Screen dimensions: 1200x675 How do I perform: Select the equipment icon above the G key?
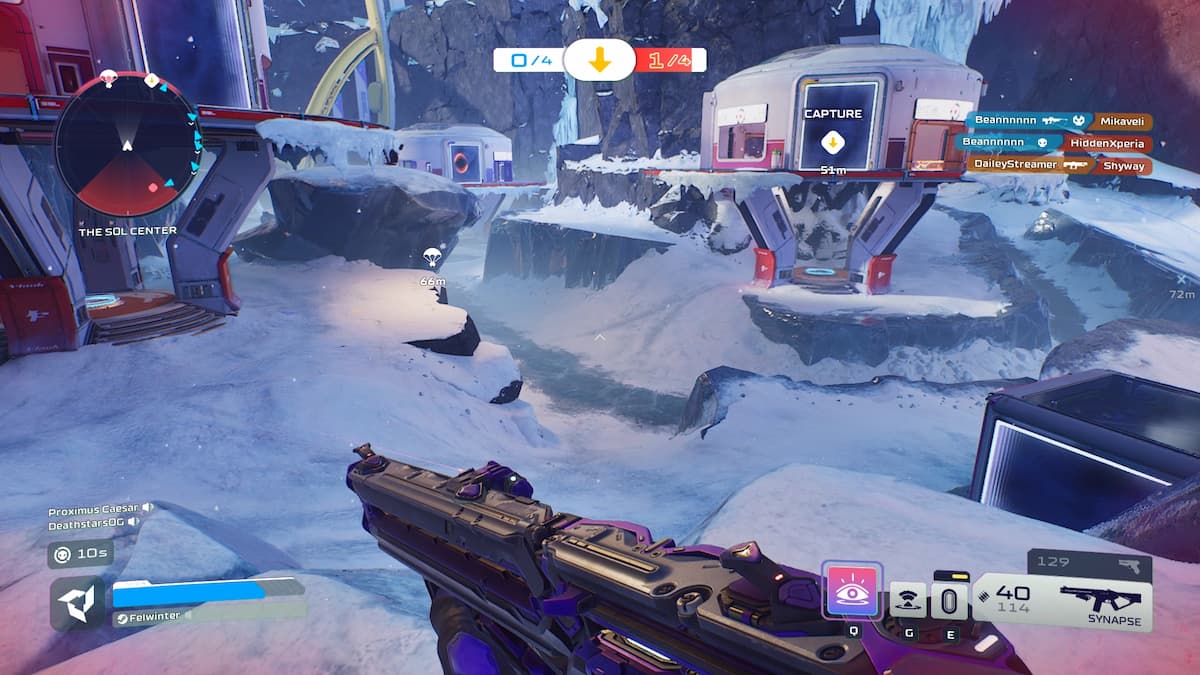(x=907, y=599)
